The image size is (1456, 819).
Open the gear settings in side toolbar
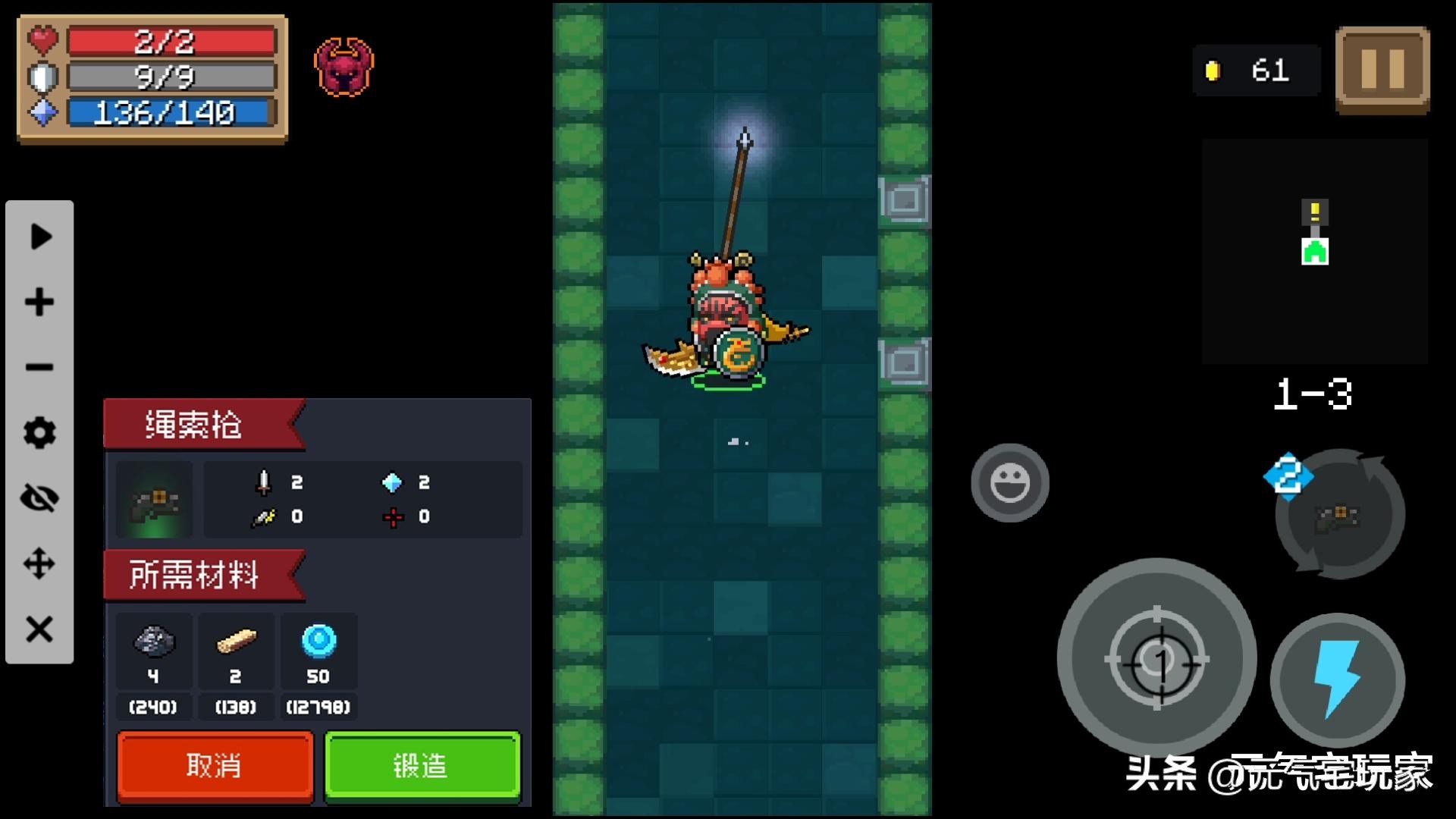[x=39, y=433]
